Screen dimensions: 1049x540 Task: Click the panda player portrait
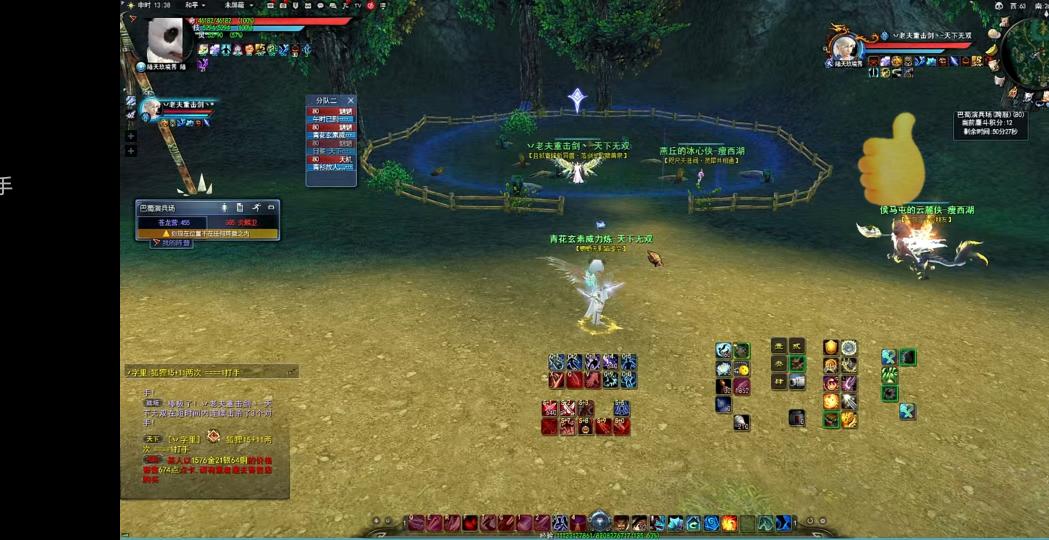(x=165, y=40)
